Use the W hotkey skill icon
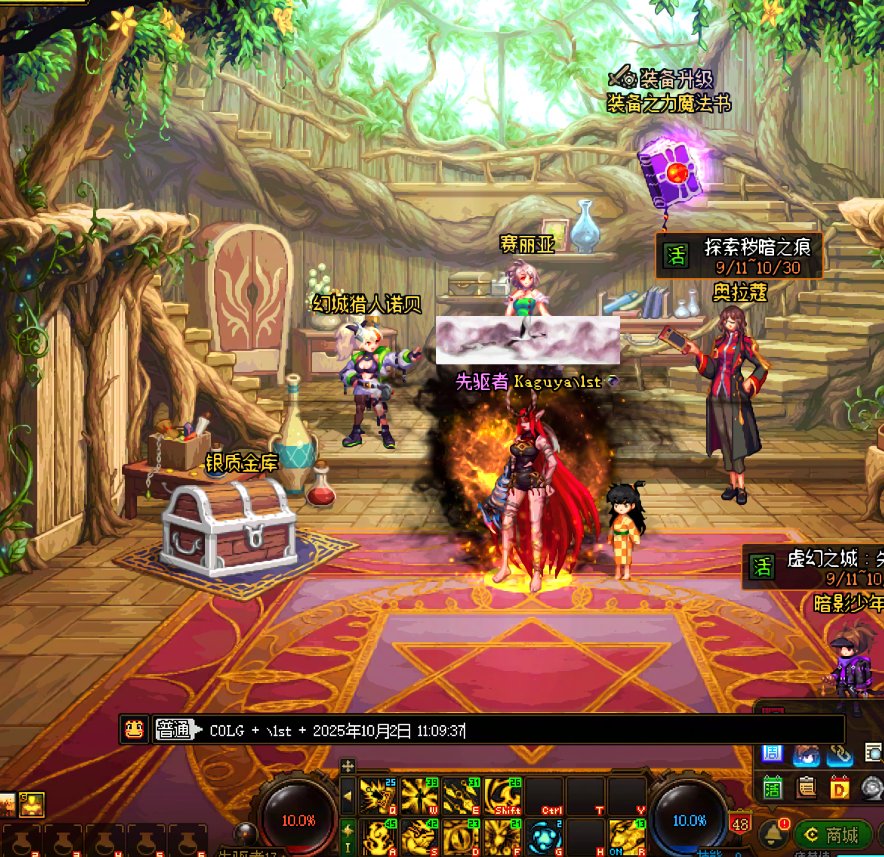 tap(420, 796)
